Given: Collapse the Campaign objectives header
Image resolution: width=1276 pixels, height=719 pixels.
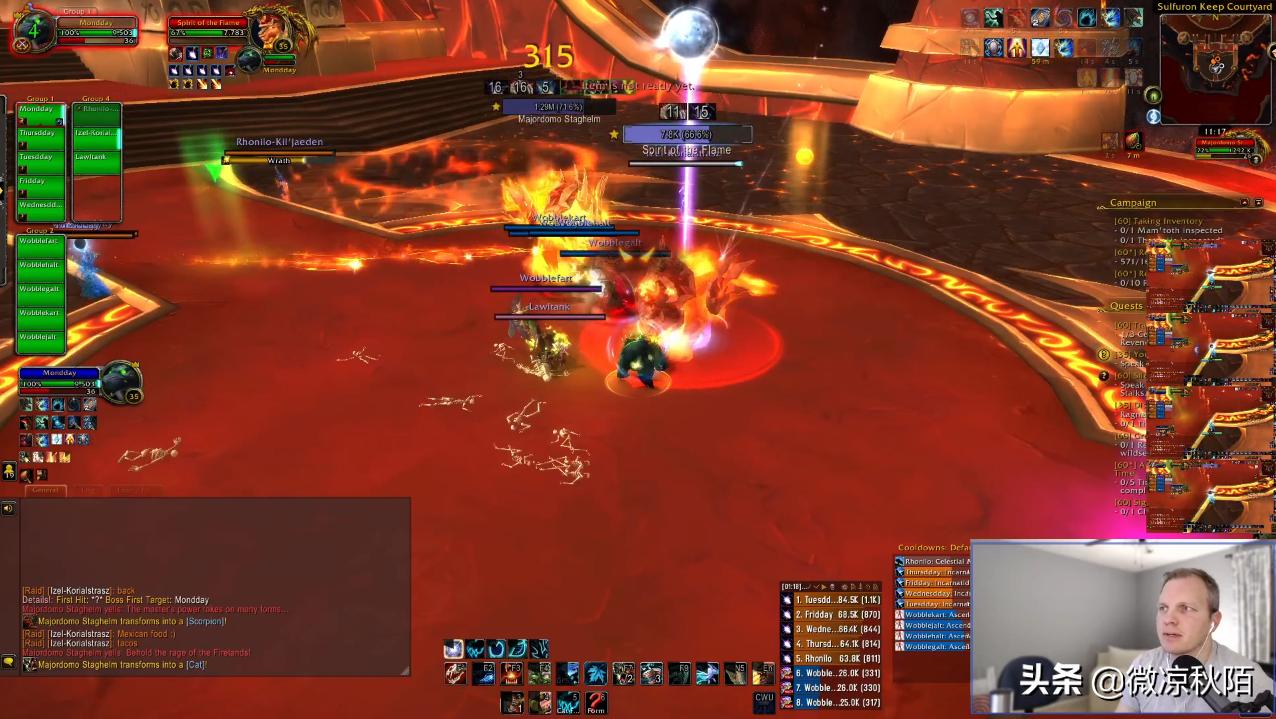Looking at the screenshot, I should (x=1132, y=203).
